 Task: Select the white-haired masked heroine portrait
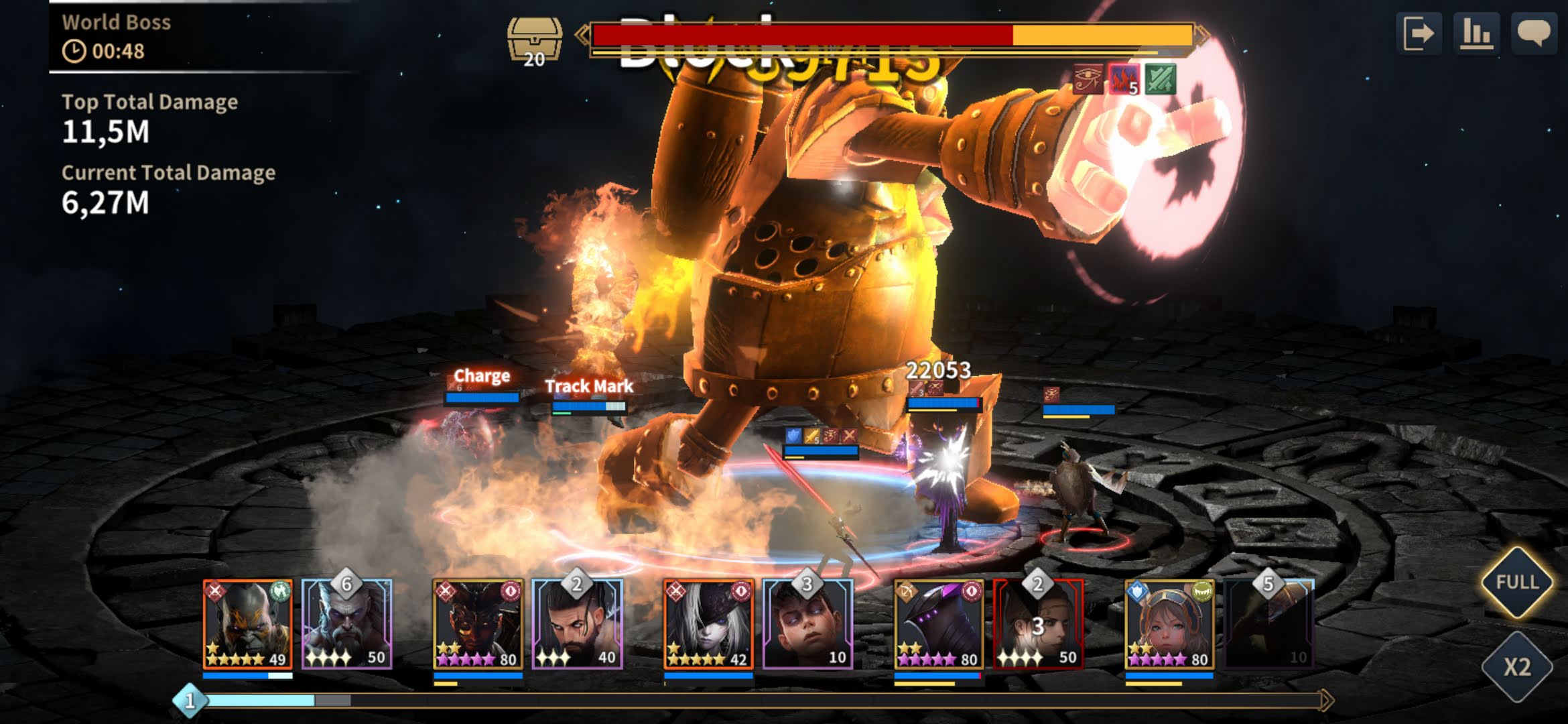click(x=708, y=625)
